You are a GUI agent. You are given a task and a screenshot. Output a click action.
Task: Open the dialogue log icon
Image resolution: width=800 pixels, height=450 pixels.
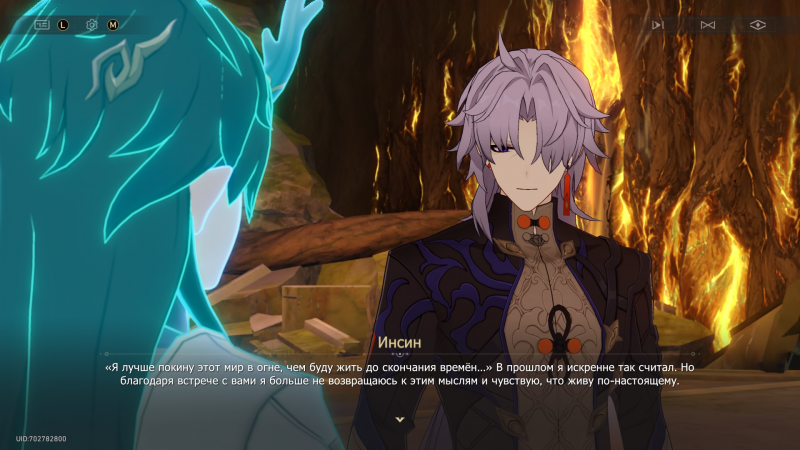(x=42, y=24)
